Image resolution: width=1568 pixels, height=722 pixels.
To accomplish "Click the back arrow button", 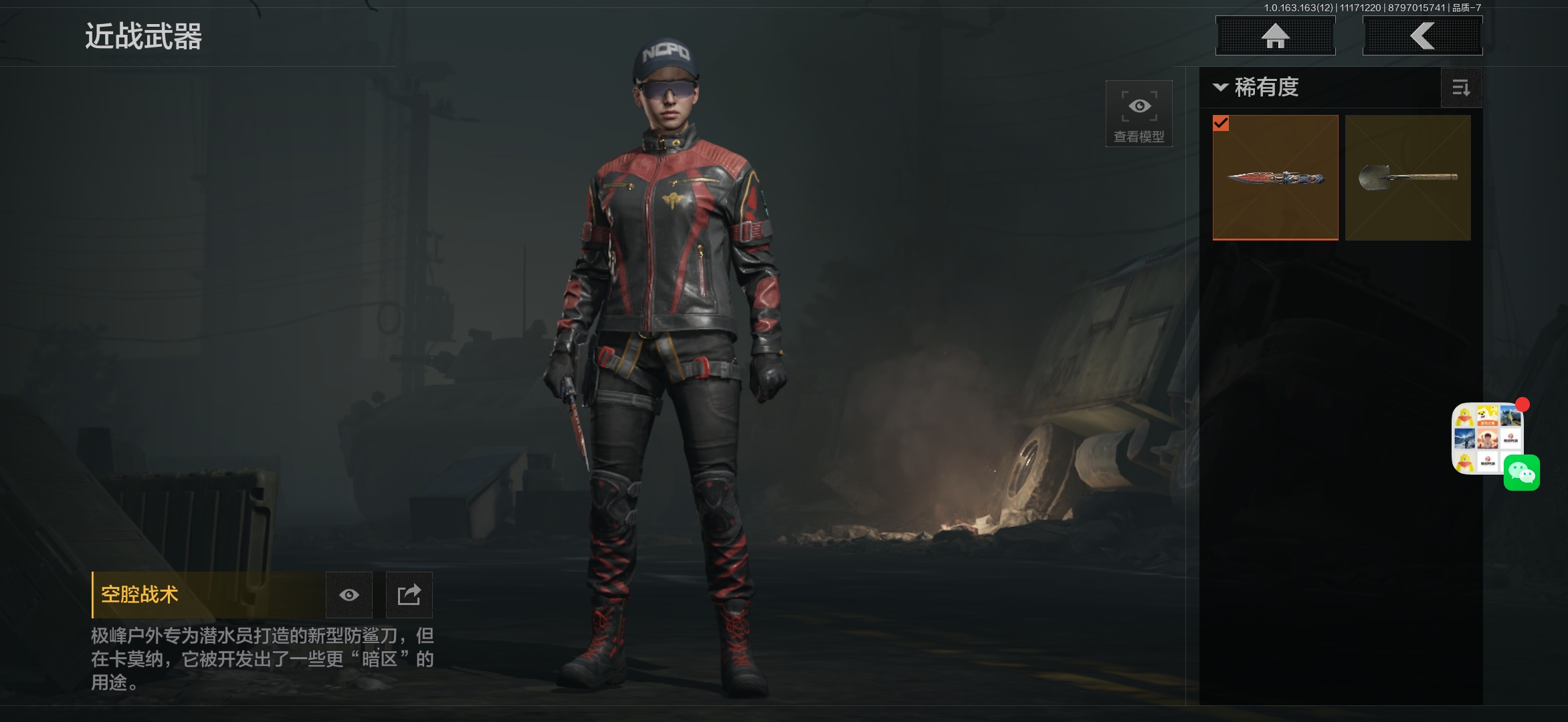I will pyautogui.click(x=1422, y=36).
